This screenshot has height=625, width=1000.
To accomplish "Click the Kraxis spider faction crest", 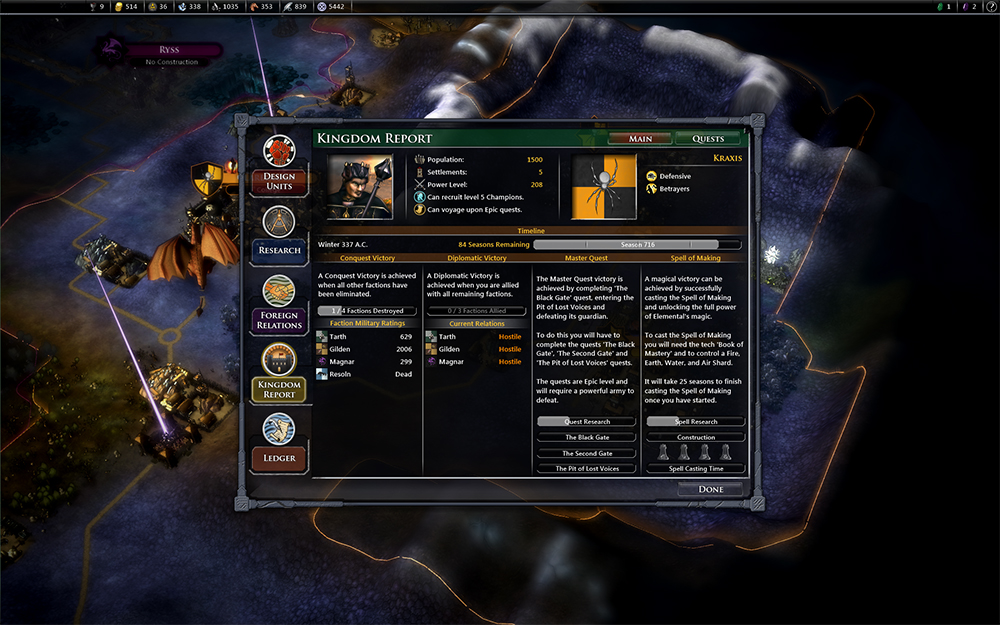I will [604, 187].
